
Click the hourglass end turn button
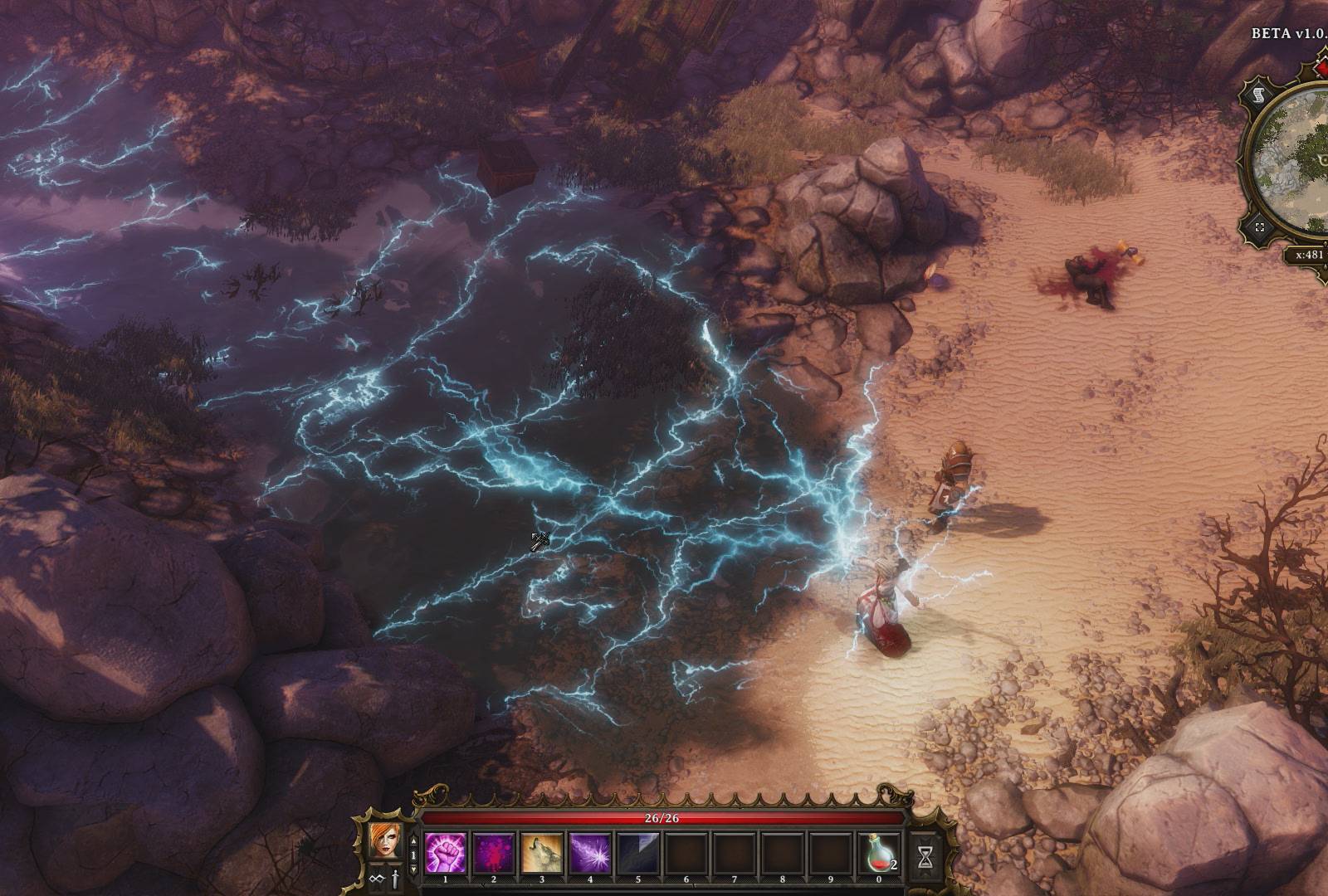925,856
